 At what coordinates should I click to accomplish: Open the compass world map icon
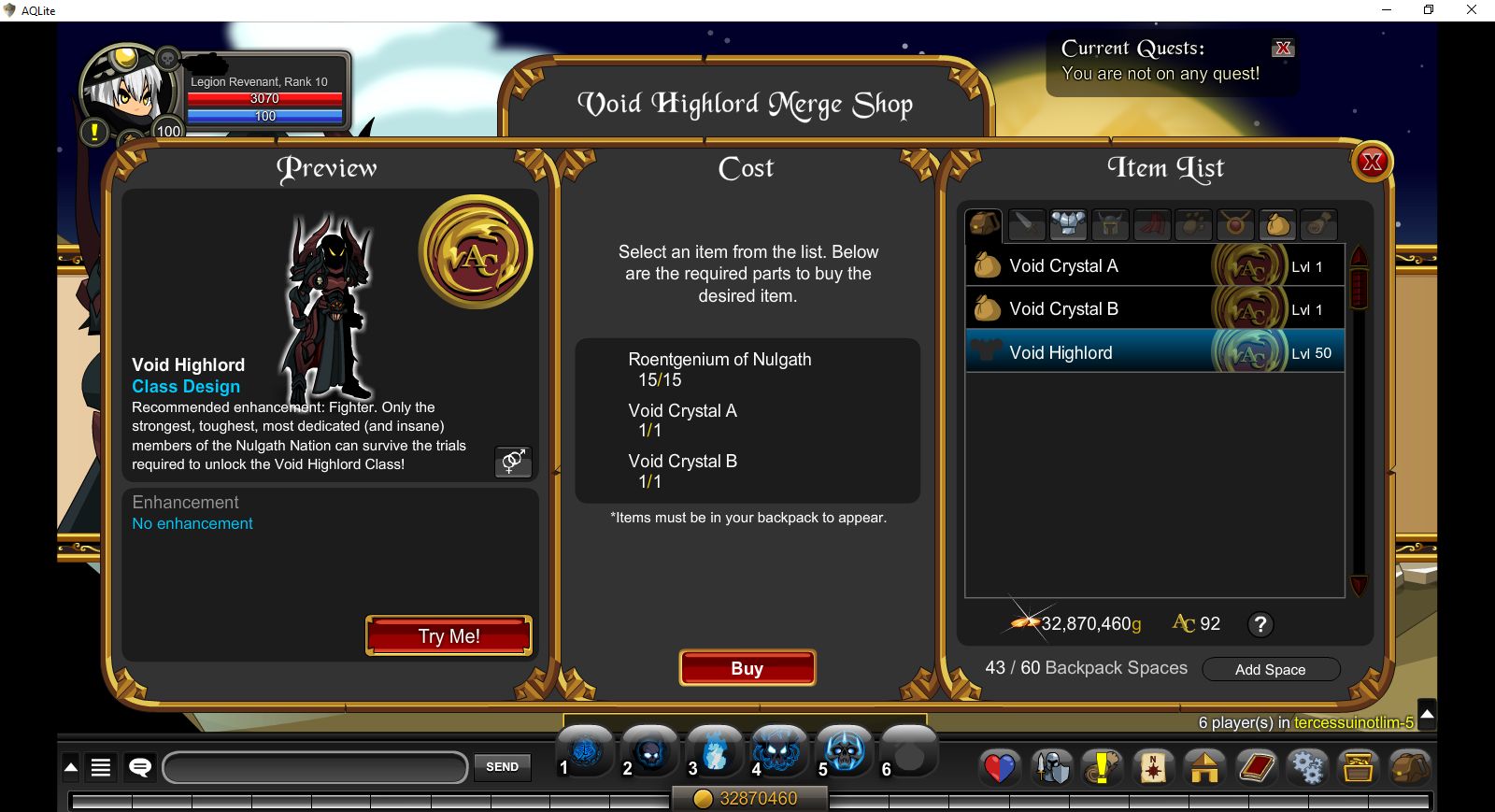1153,767
